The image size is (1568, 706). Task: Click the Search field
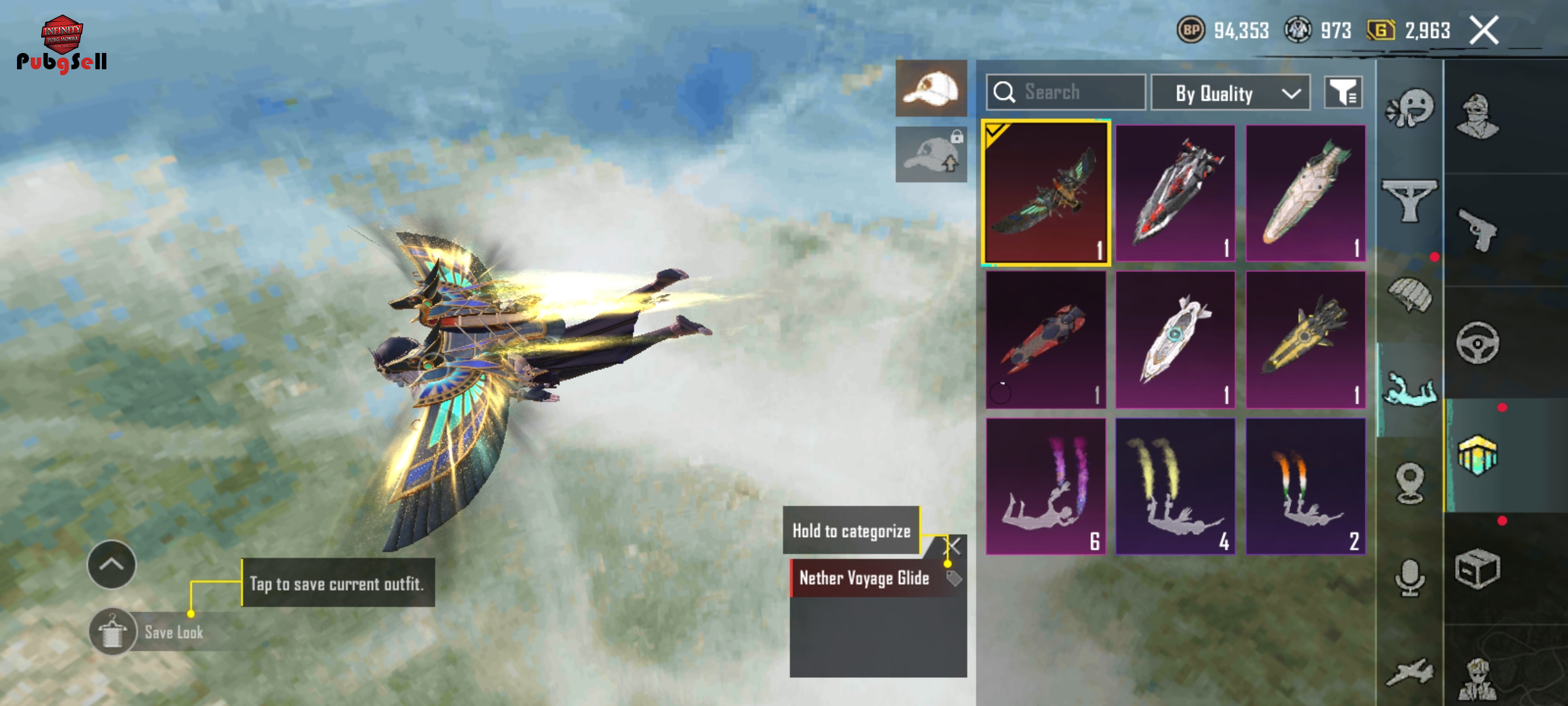coord(1066,92)
